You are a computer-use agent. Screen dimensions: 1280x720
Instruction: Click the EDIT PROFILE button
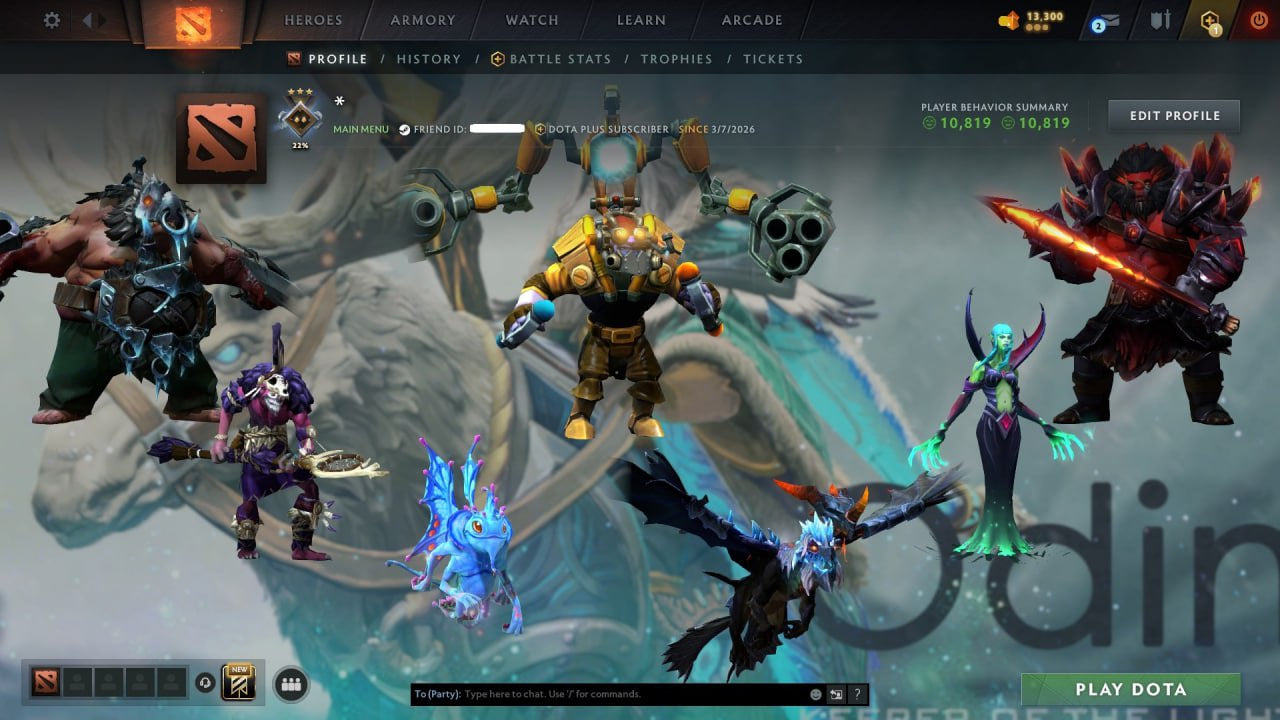pyautogui.click(x=1173, y=115)
